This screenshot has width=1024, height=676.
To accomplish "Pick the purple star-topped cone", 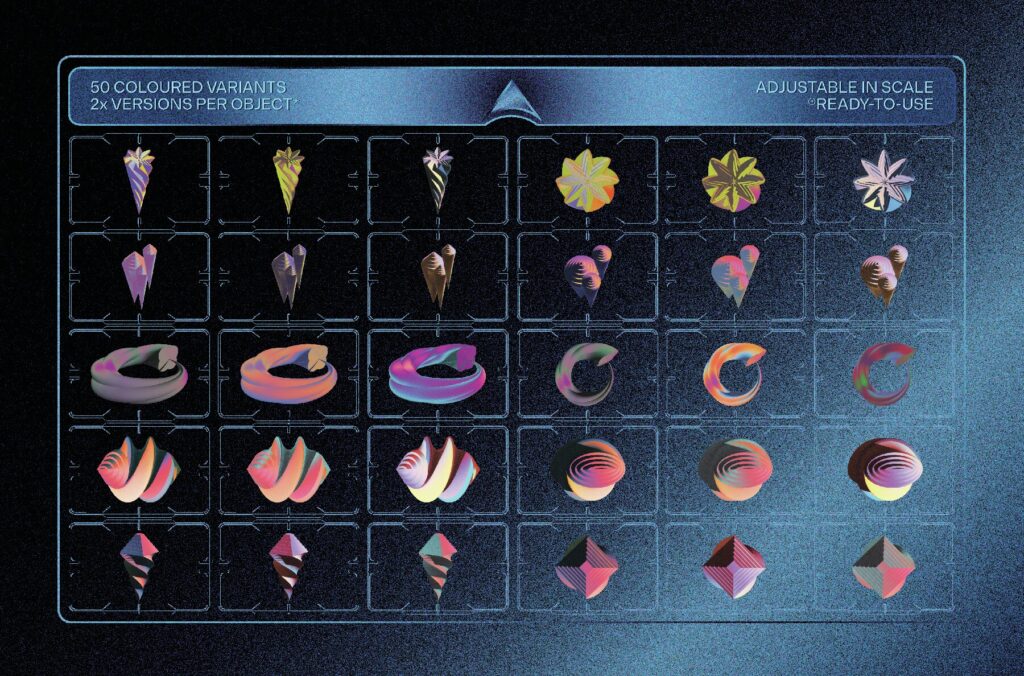I will pyautogui.click(x=139, y=178).
